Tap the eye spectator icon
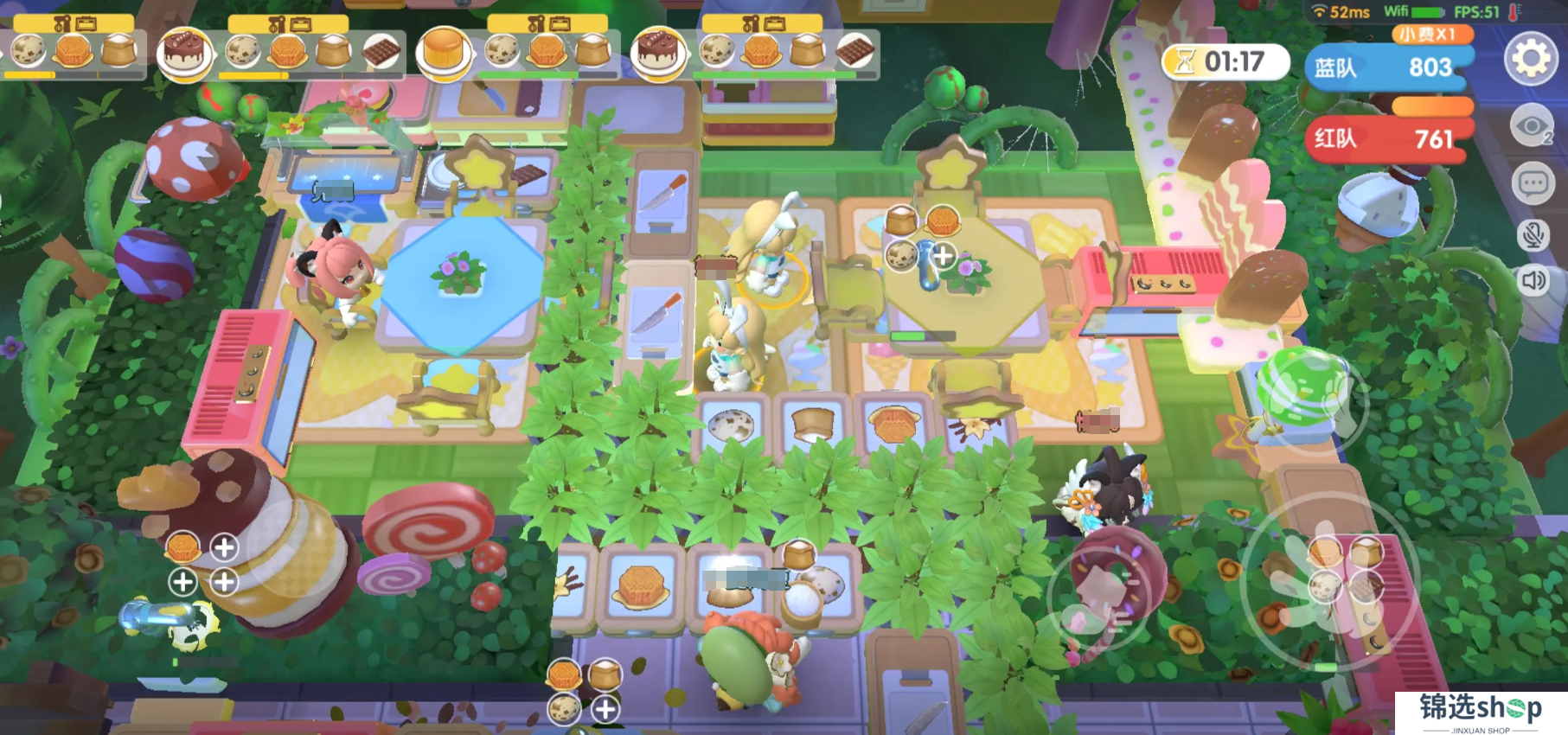This screenshot has width=1568, height=735. [x=1532, y=128]
